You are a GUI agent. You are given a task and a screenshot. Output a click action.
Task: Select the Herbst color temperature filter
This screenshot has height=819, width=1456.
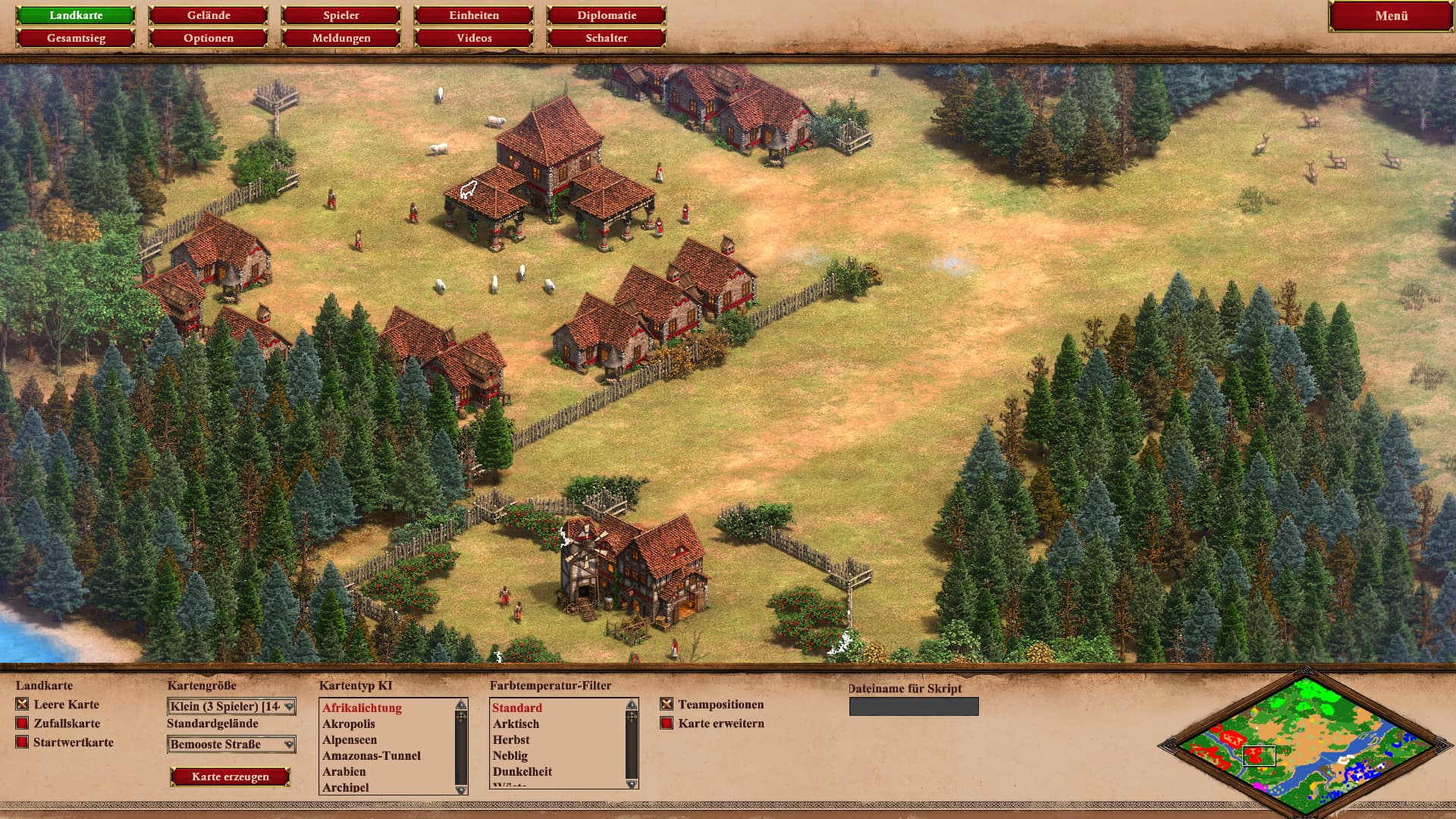[x=511, y=740]
